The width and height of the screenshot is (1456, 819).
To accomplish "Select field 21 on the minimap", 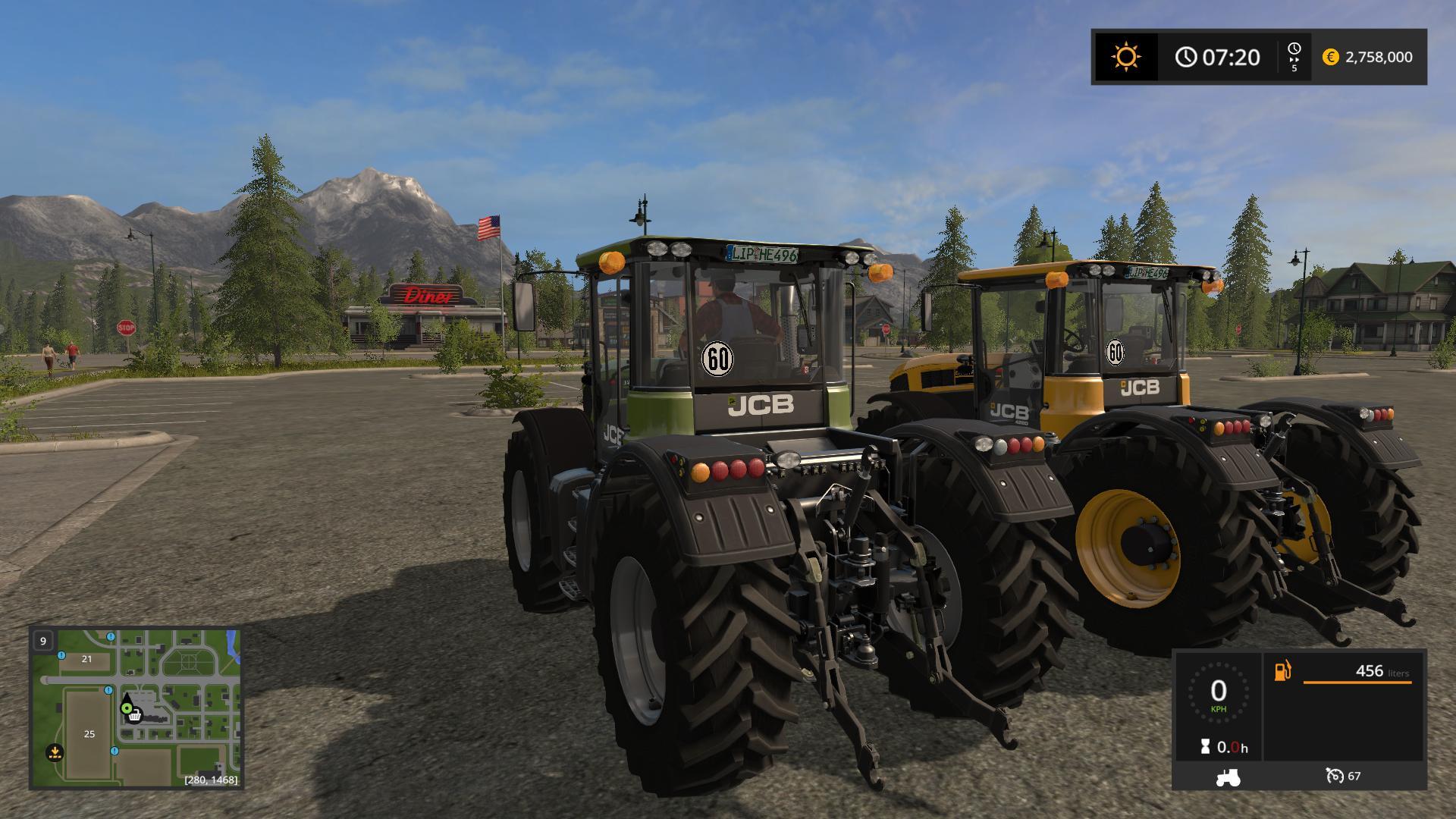I will 86,659.
